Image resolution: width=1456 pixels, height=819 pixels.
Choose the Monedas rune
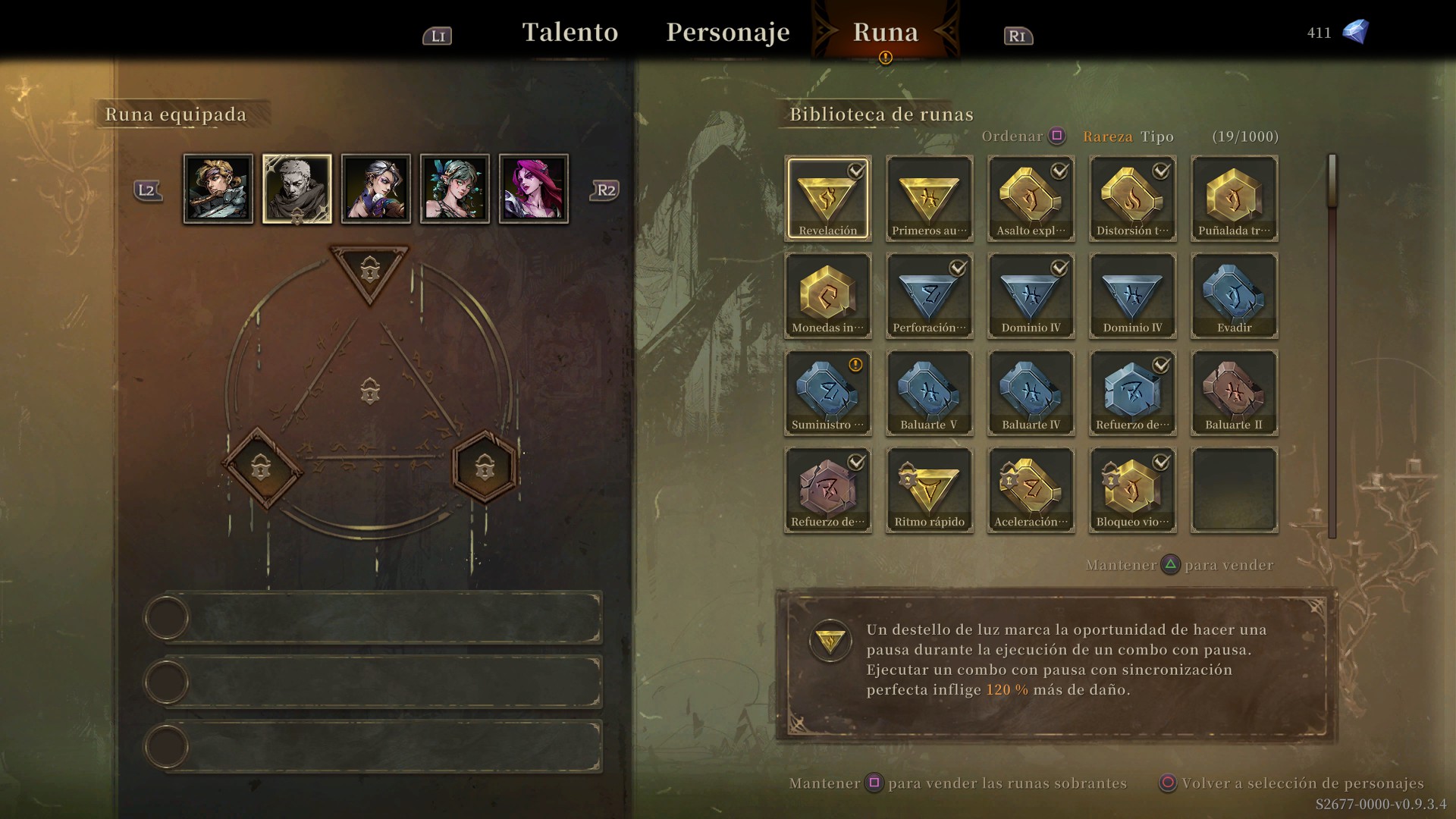[828, 296]
